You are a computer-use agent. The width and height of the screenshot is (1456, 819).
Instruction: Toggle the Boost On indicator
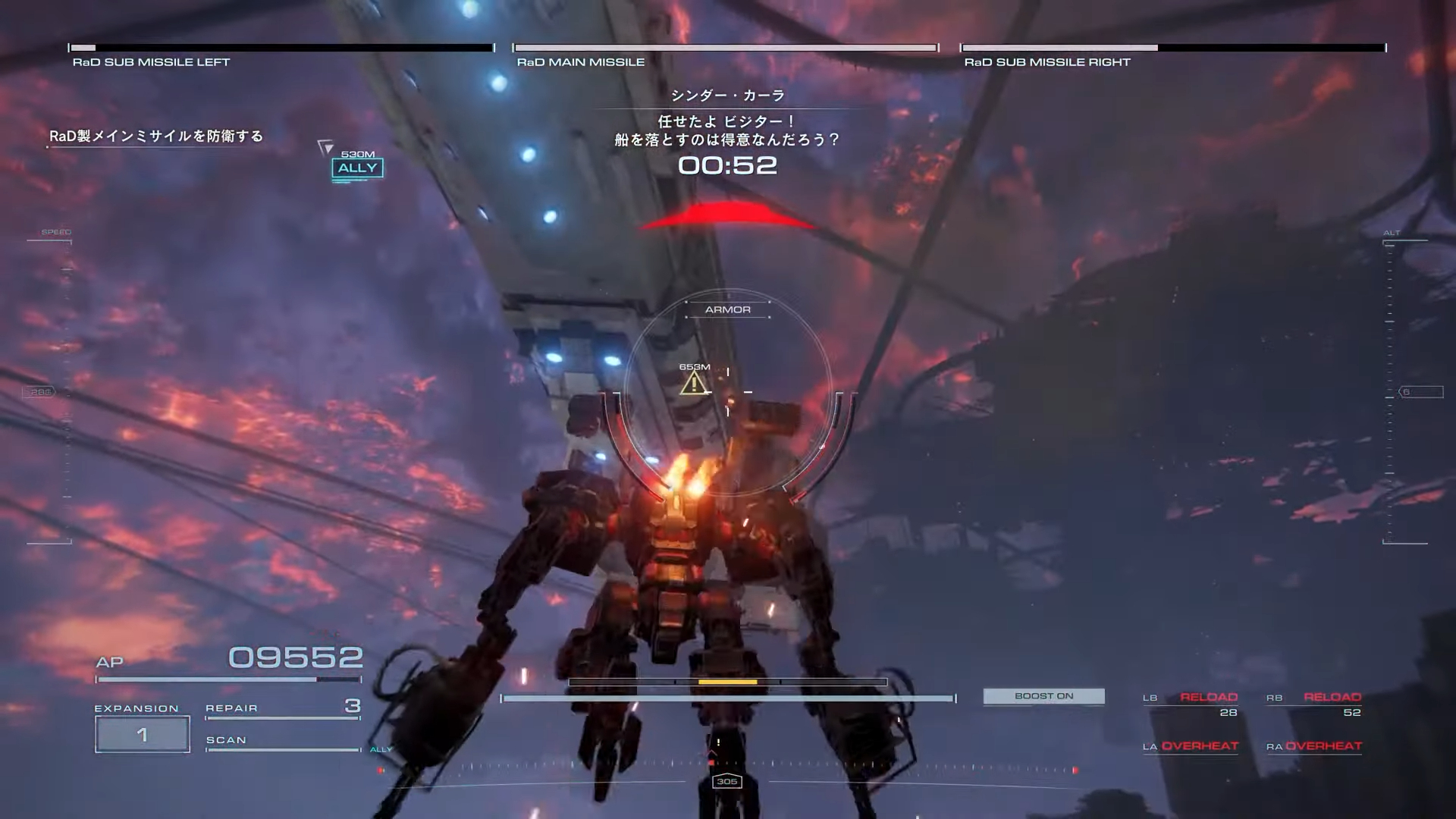[x=1043, y=696]
